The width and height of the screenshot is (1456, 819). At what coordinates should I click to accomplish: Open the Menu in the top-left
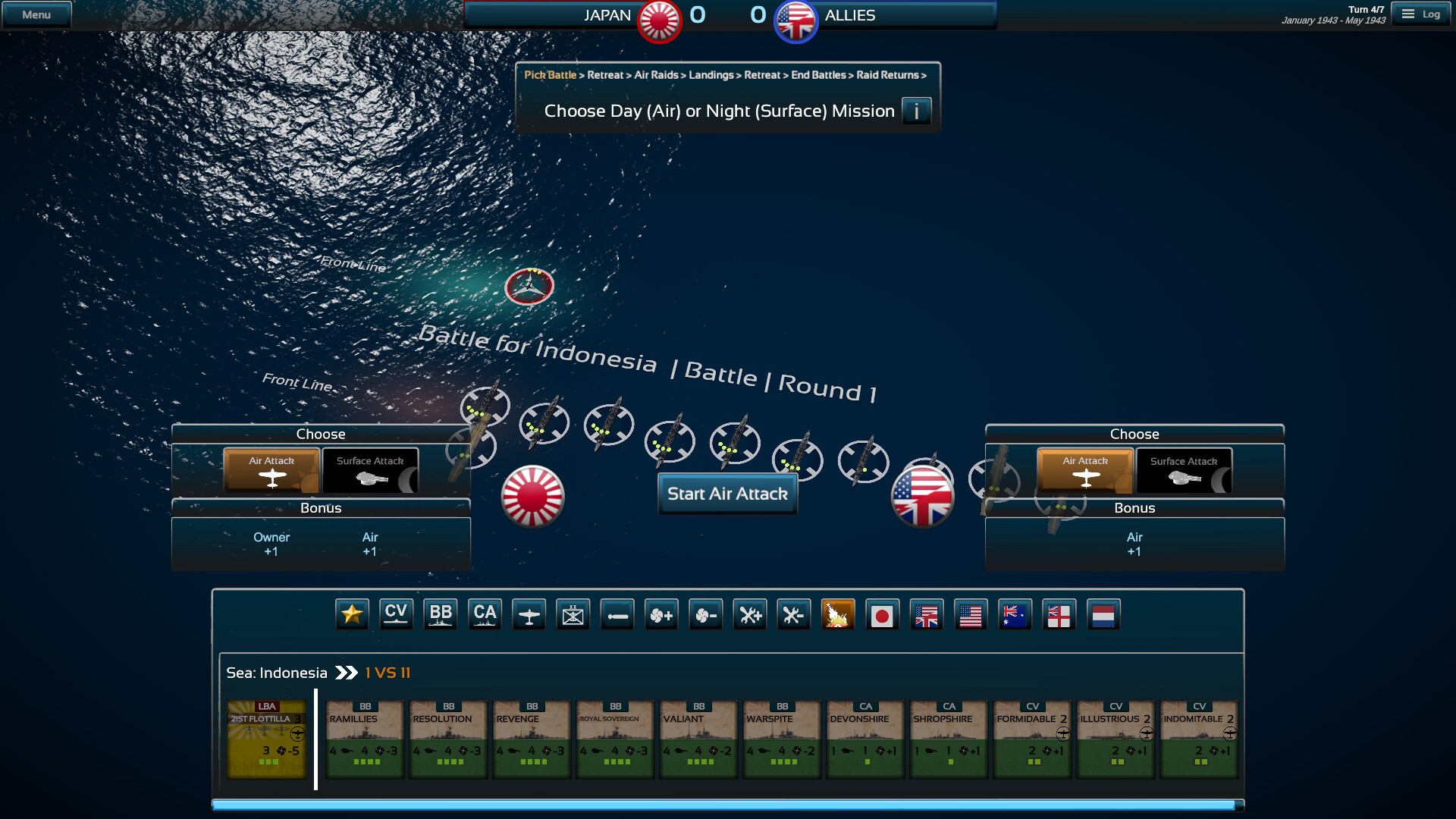tap(36, 13)
